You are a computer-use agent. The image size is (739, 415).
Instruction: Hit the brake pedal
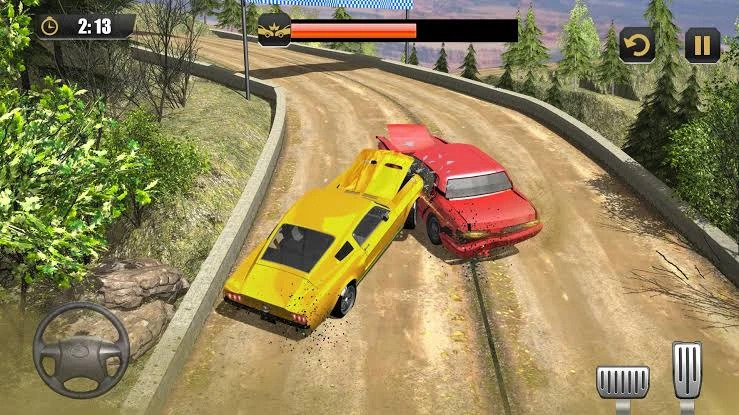coord(622,381)
